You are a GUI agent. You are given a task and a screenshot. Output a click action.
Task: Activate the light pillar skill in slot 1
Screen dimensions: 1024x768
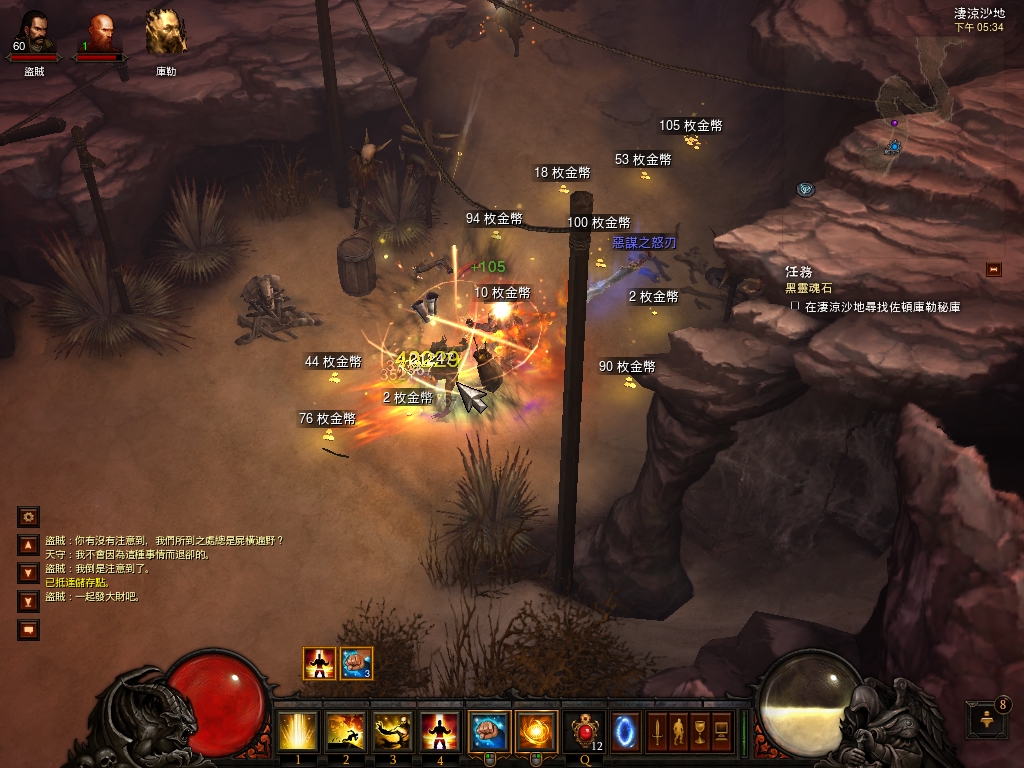pos(298,731)
